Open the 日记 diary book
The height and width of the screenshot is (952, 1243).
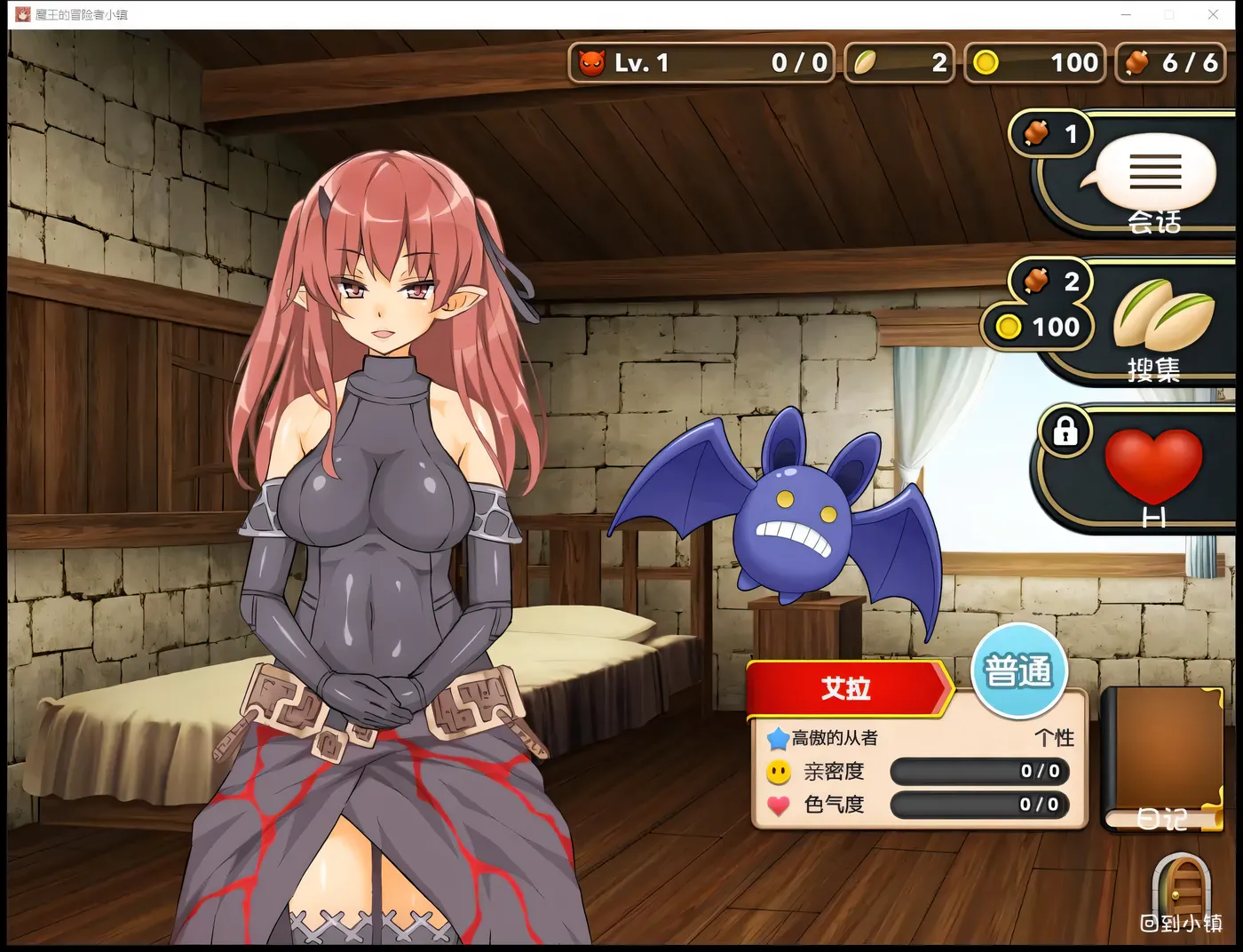click(x=1162, y=760)
